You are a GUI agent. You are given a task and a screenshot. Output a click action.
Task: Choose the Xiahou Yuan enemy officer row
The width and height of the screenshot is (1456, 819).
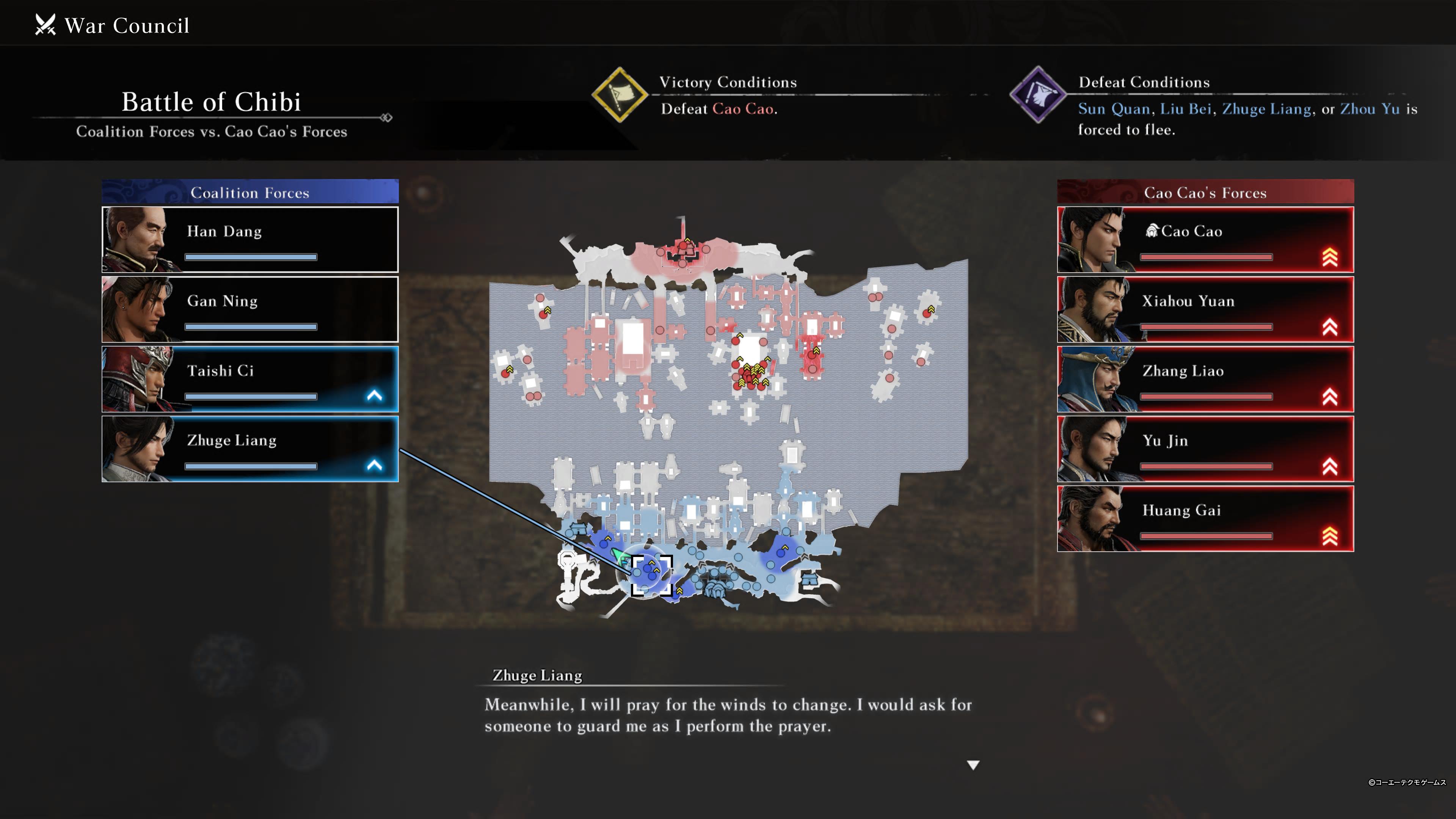[1205, 309]
